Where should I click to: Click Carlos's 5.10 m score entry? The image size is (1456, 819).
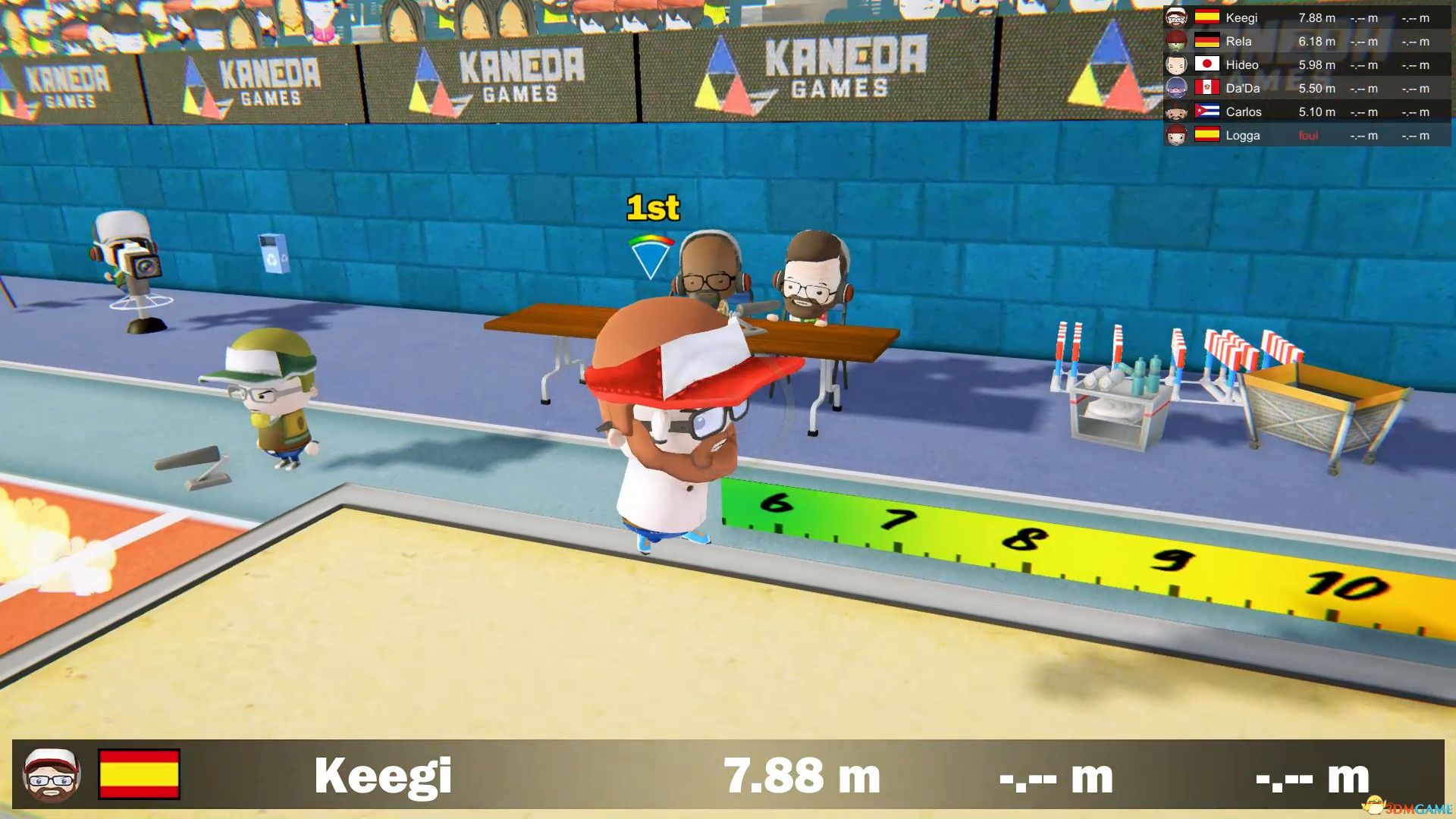pos(1315,111)
